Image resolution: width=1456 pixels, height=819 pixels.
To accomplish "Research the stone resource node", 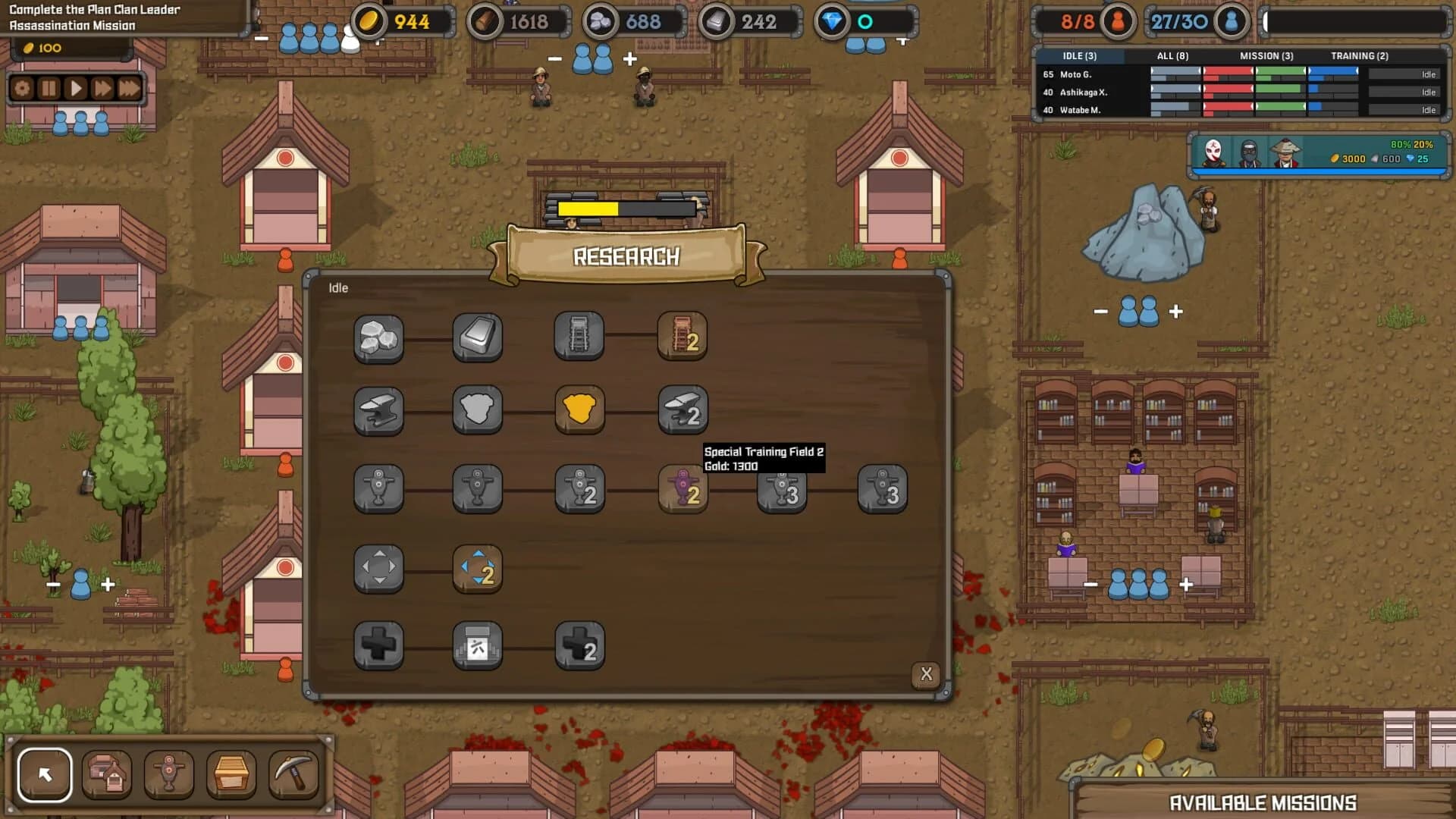I will pyautogui.click(x=378, y=339).
